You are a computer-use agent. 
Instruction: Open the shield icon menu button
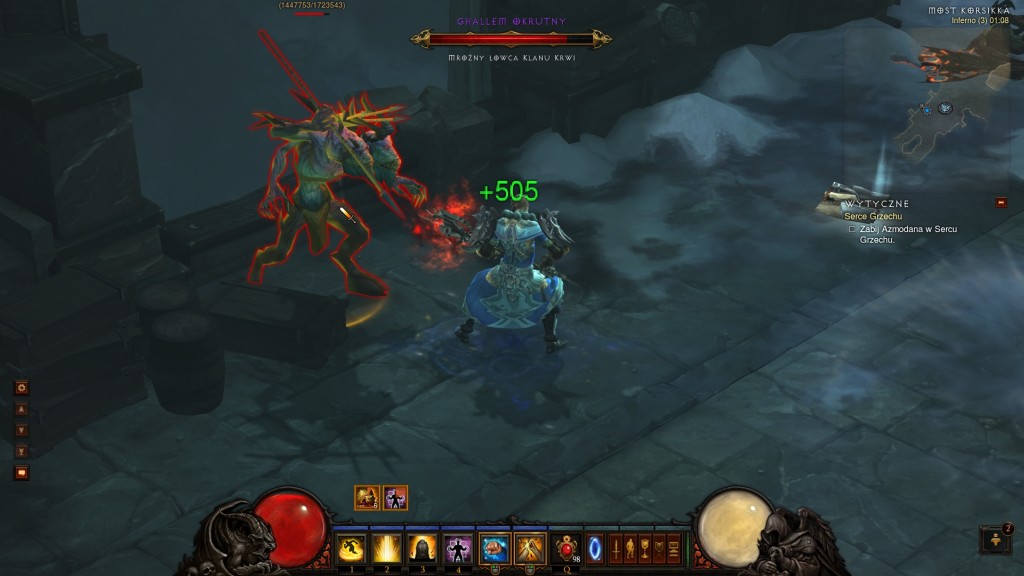(x=659, y=548)
